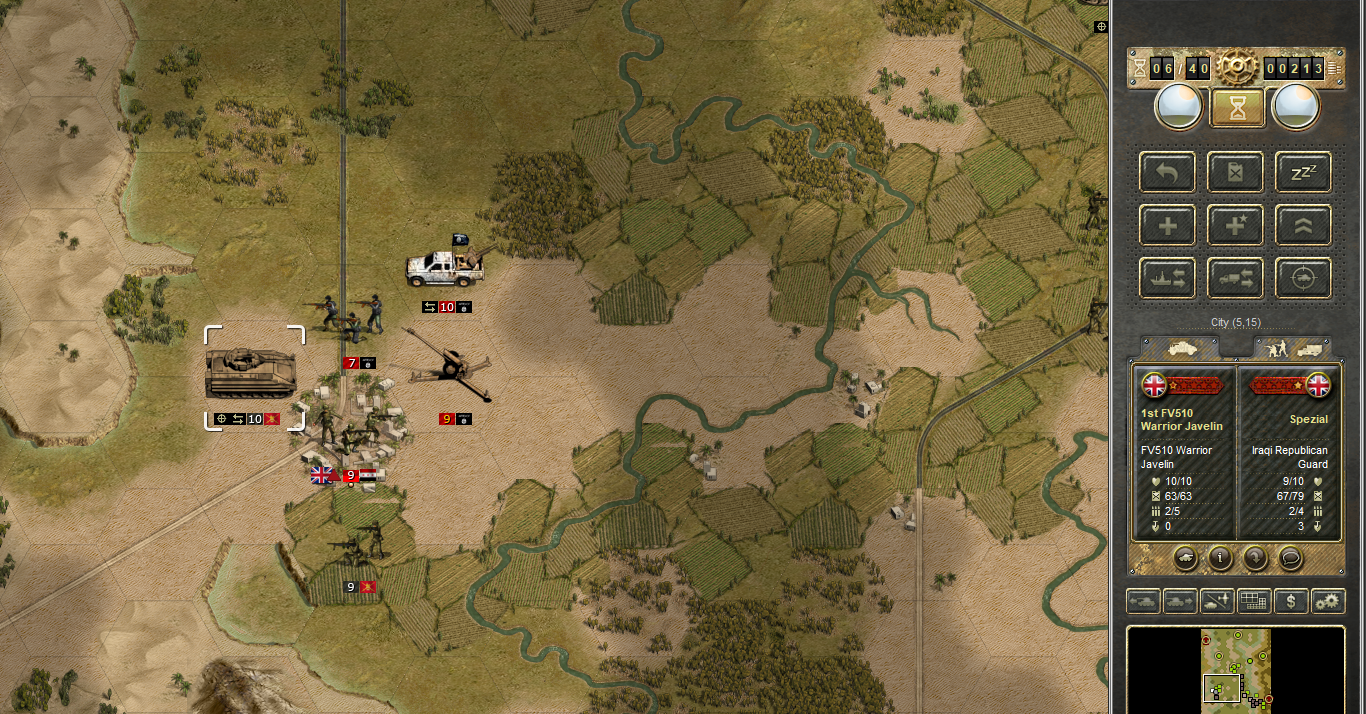
Task: Click the minimap to move the view
Action: tap(1236, 667)
